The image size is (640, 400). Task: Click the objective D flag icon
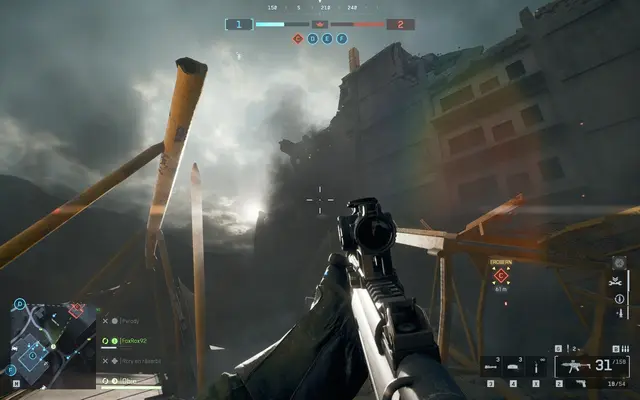[x=313, y=39]
